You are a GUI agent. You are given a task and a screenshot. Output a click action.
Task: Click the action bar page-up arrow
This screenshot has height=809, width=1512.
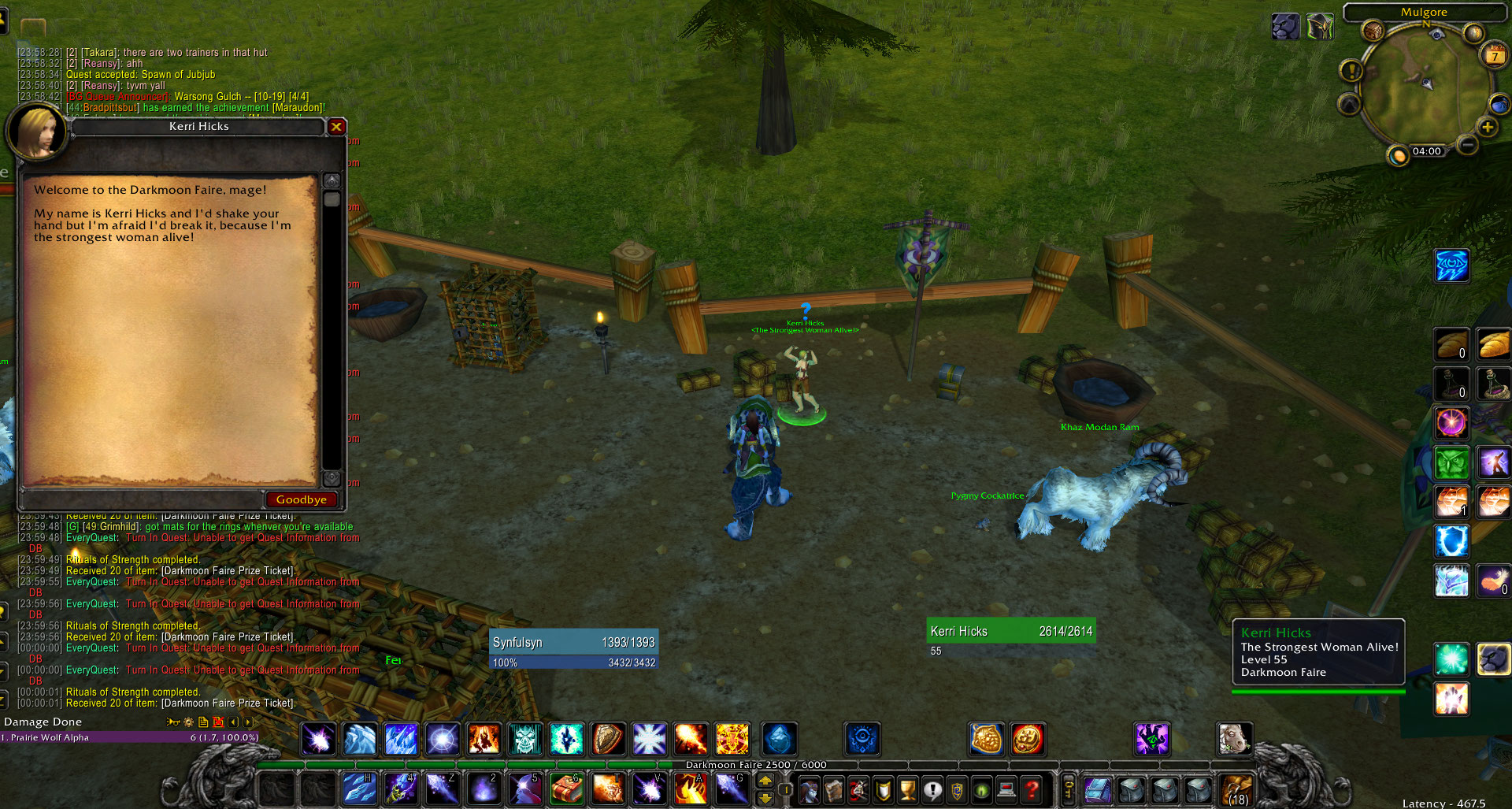point(765,780)
